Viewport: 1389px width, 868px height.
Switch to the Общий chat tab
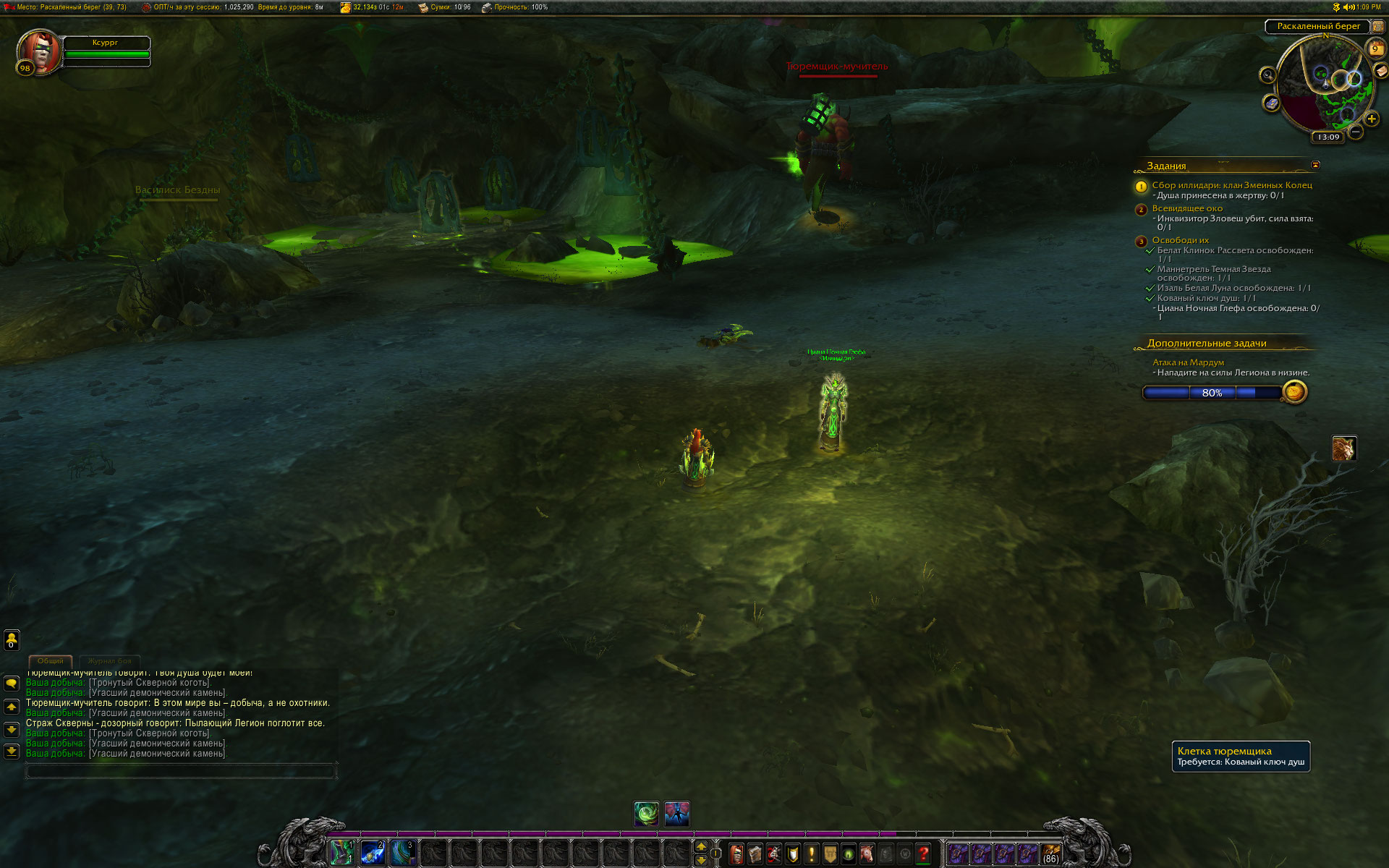click(51, 661)
